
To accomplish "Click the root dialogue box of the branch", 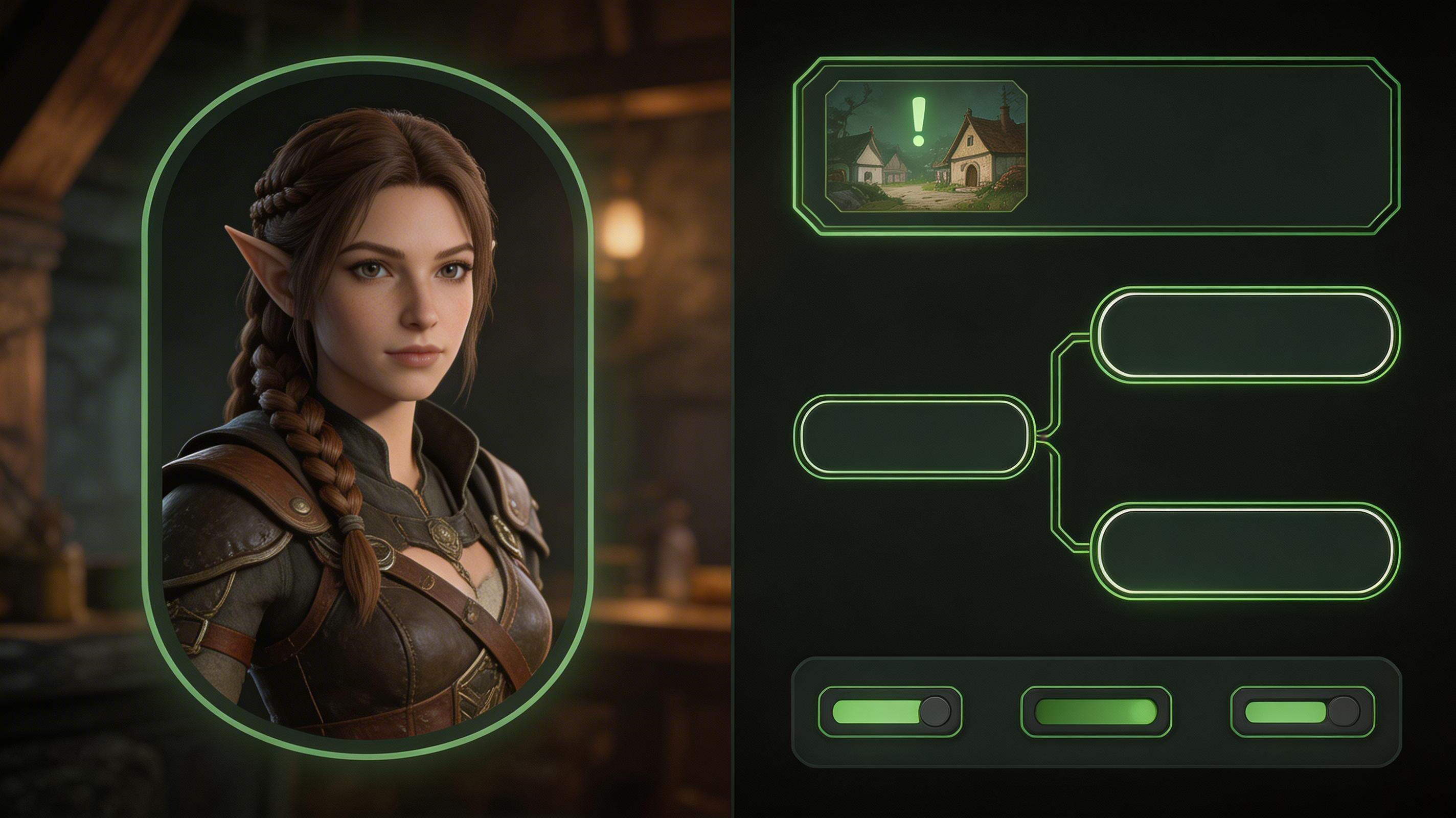I will coord(915,437).
